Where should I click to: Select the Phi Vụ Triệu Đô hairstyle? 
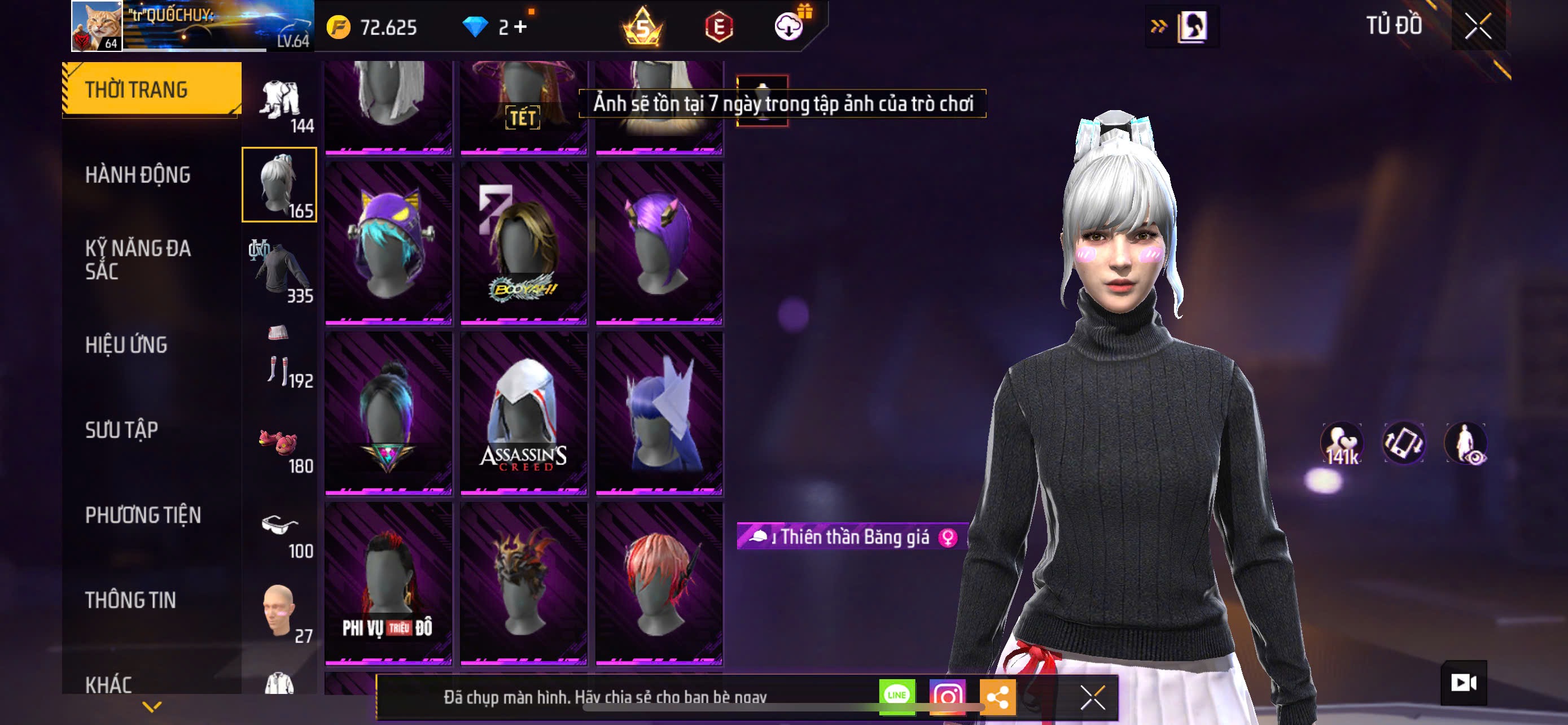tap(388, 583)
